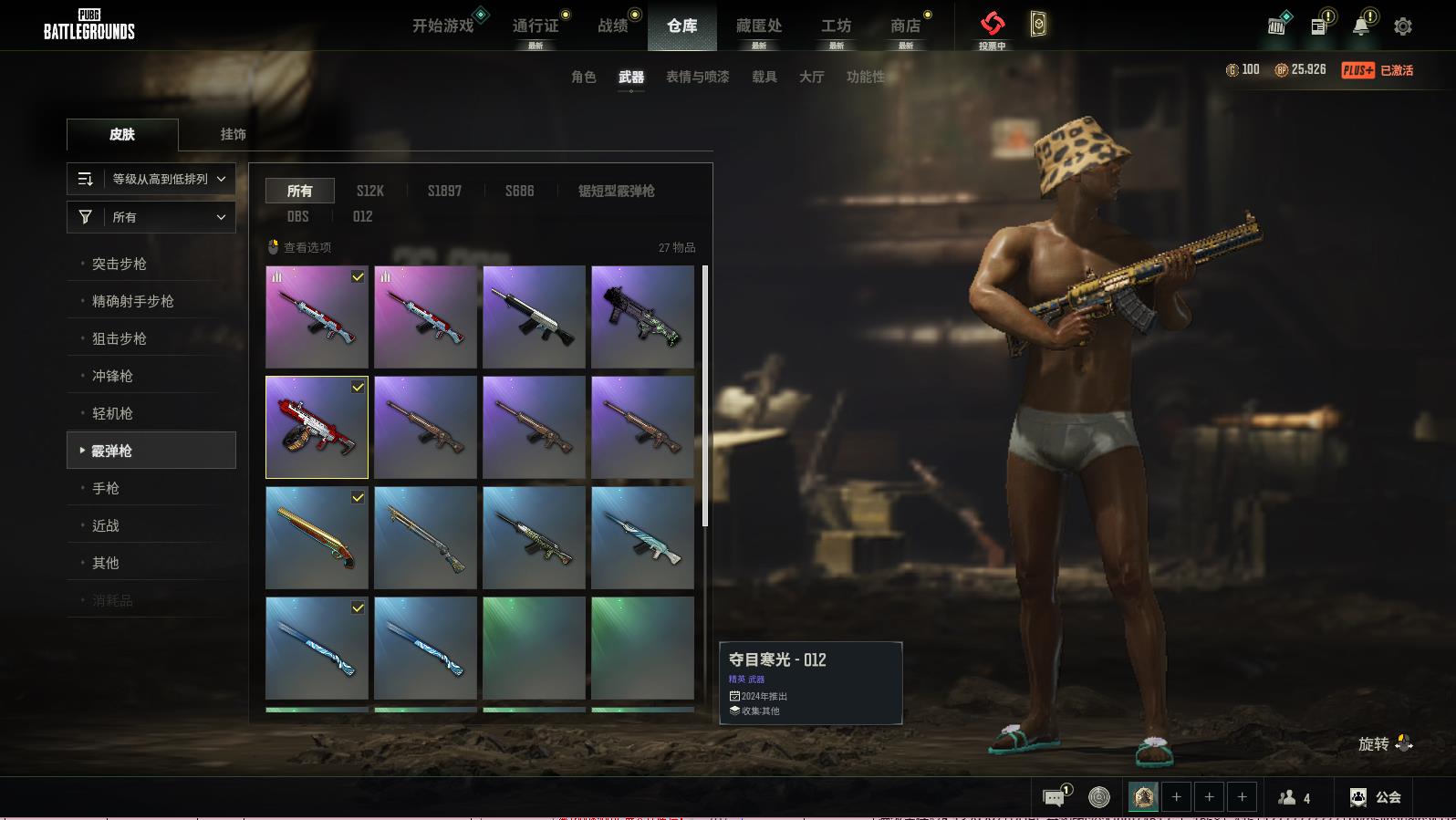
Task: Select the 挂饰 charms tab
Action: pos(234,134)
